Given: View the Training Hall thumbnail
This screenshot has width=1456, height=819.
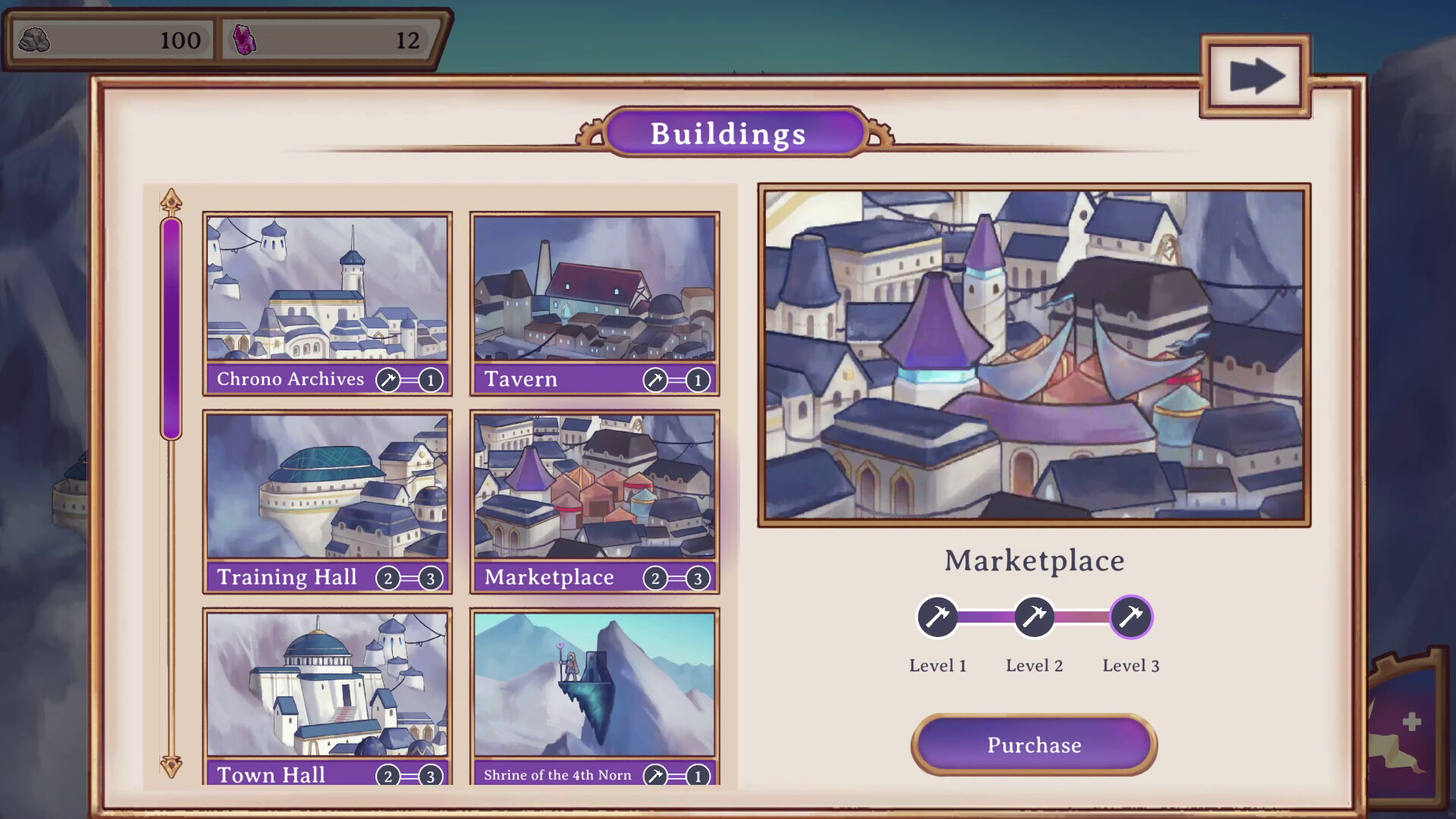Looking at the screenshot, I should pos(327,485).
